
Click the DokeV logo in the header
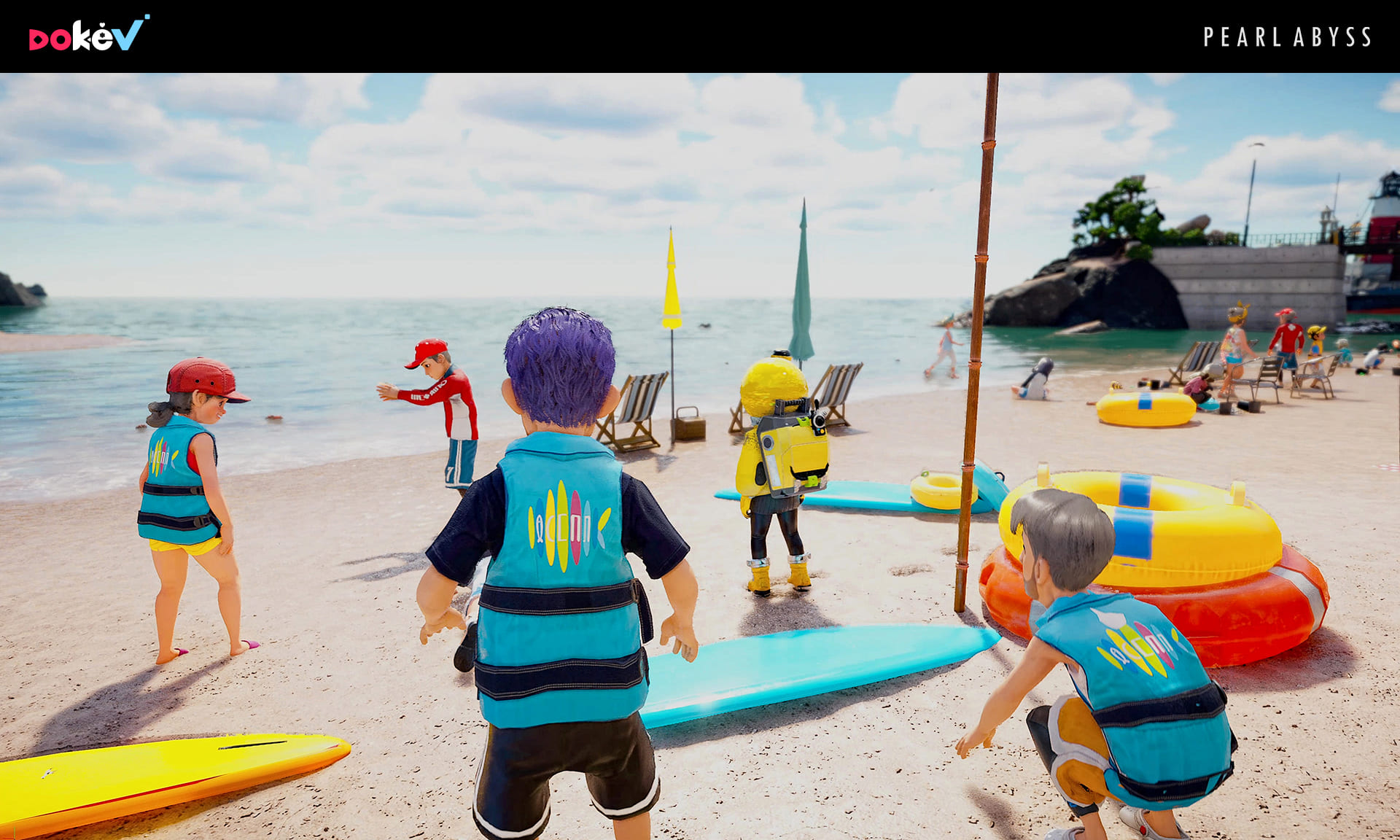88,34
